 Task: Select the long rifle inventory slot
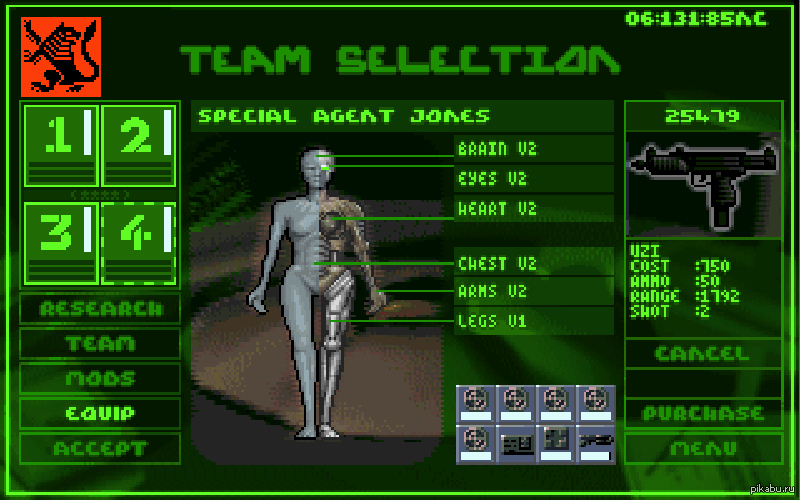click(594, 443)
